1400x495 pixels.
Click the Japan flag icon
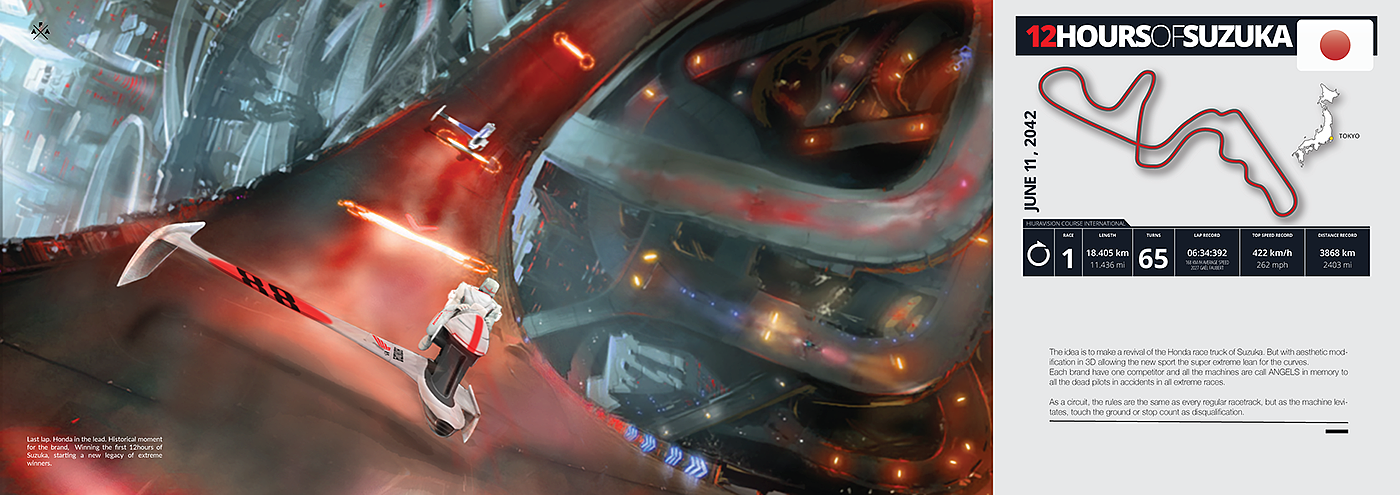1336,44
